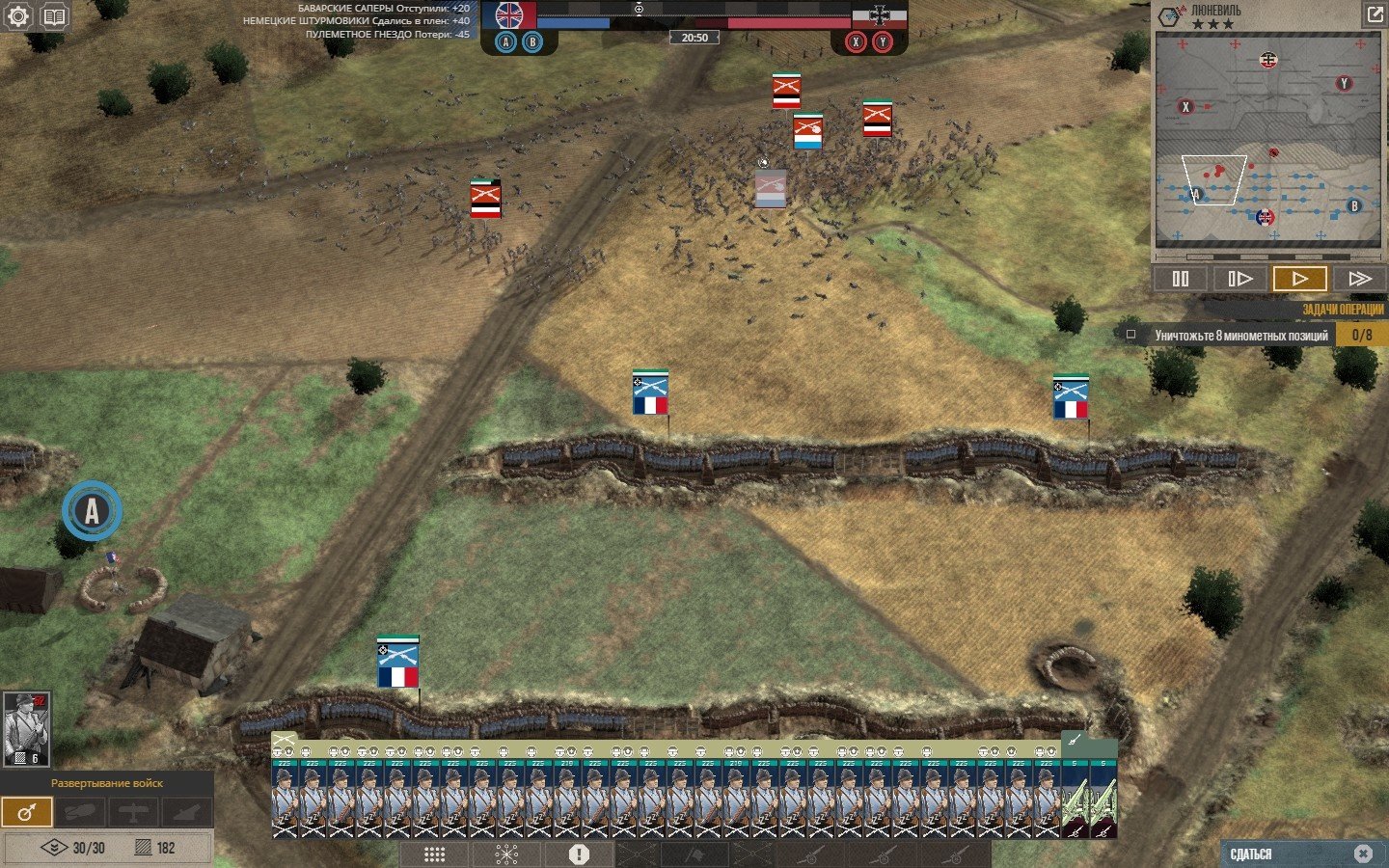1389x868 pixels.
Task: Open the artillery cannon support tab
Action: pyautogui.click(x=187, y=812)
